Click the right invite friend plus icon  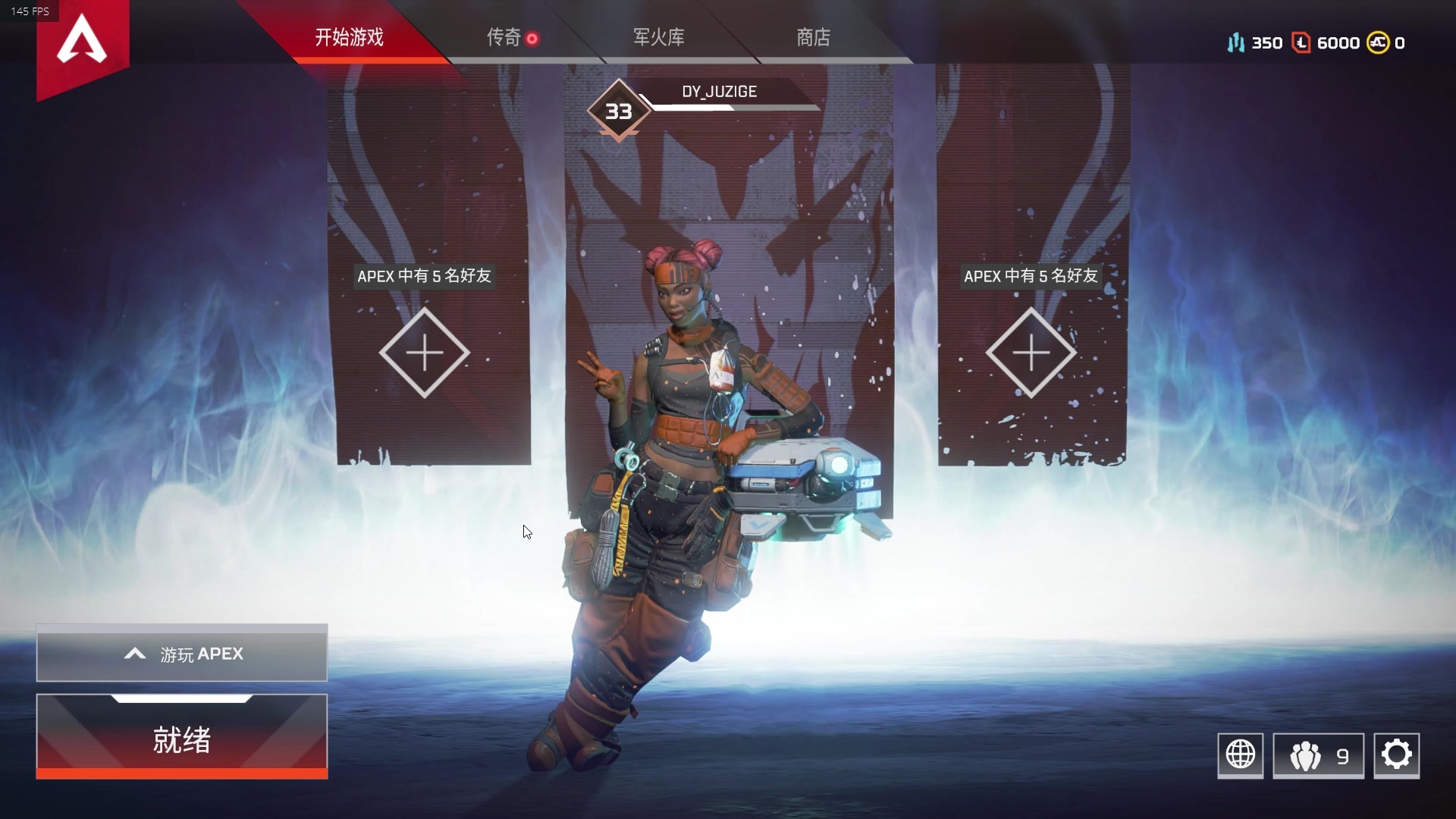tap(1030, 353)
